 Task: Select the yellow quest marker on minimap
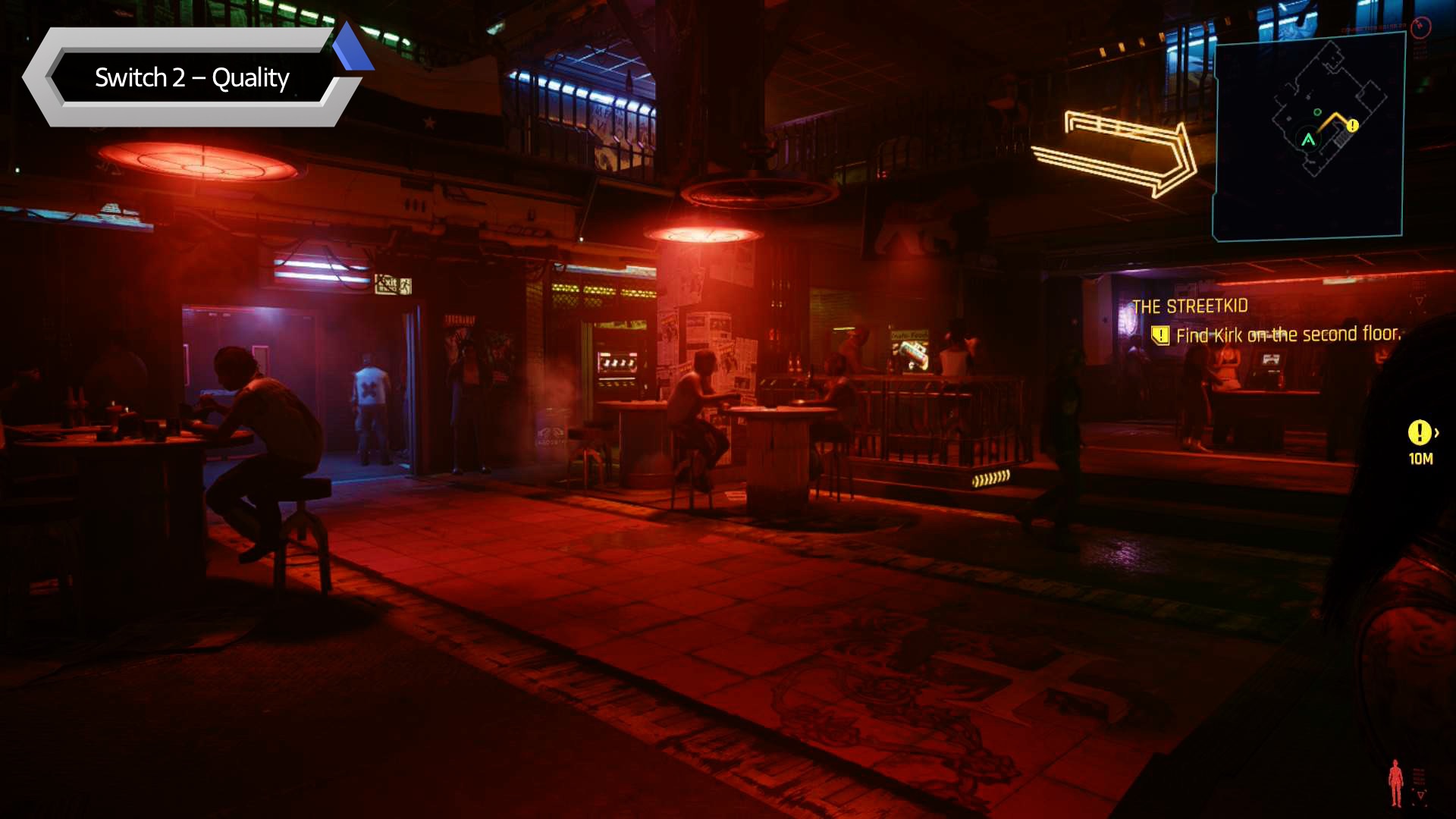point(1353,126)
